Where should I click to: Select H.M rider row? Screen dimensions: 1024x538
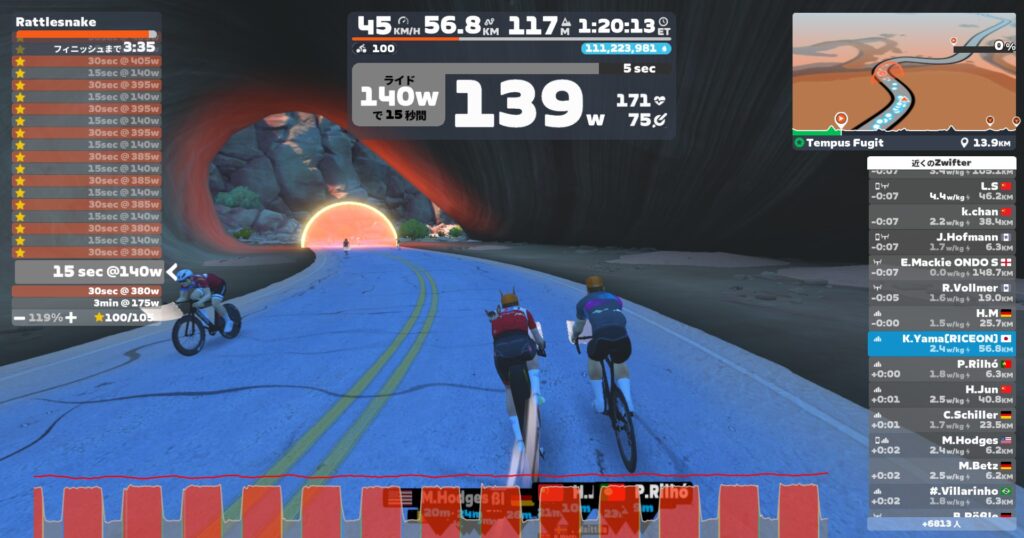(x=941, y=318)
